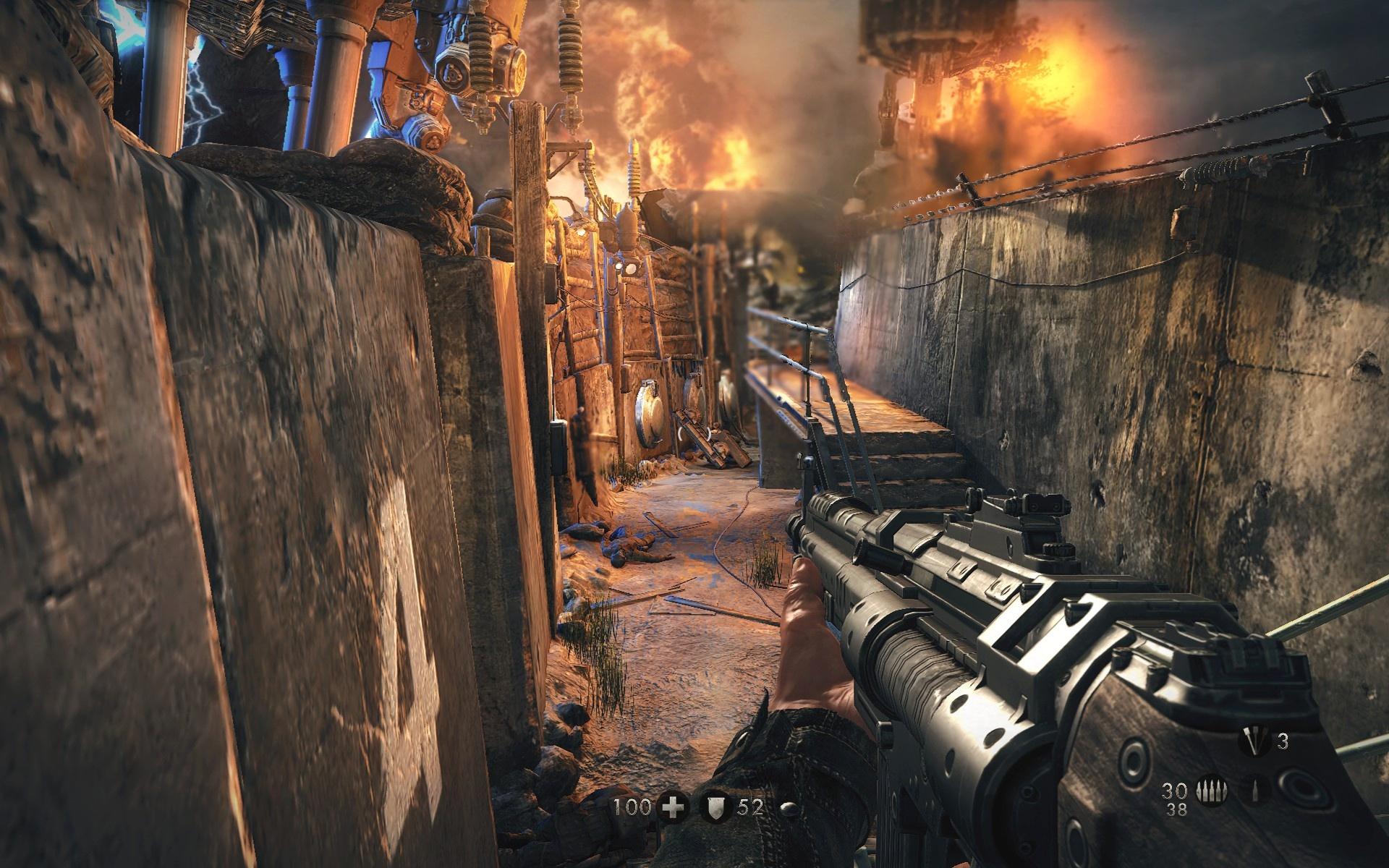Viewport: 1389px width, 868px height.
Task: Click the armor shield icon
Action: [x=715, y=808]
